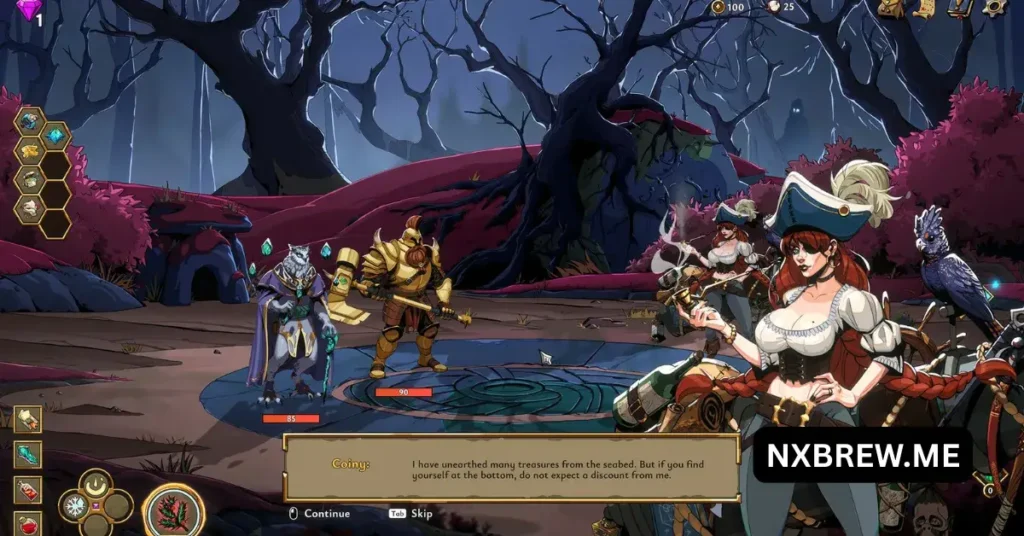Use the round red potion item
The image size is (1024, 536).
28,523
